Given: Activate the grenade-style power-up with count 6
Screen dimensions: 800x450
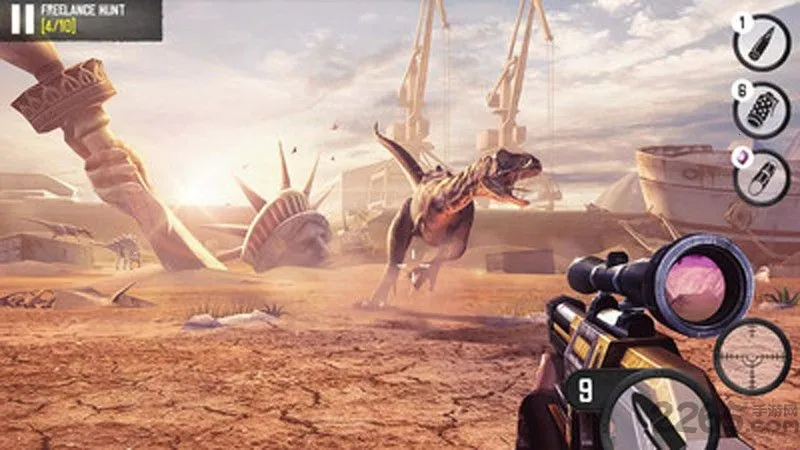Looking at the screenshot, I should click(762, 110).
